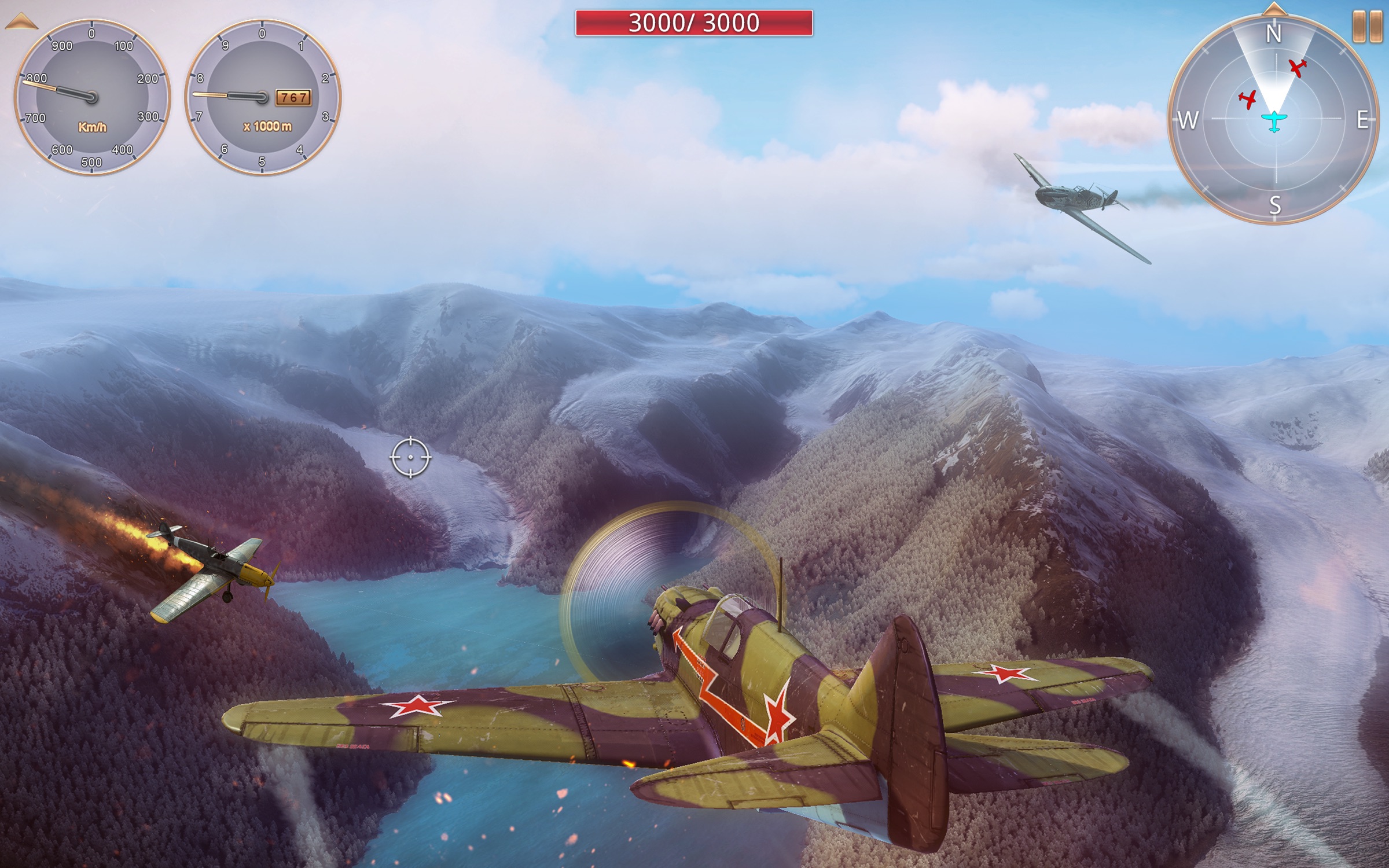Click the altimeter gauge
The height and width of the screenshot is (868, 1389).
tap(262, 97)
